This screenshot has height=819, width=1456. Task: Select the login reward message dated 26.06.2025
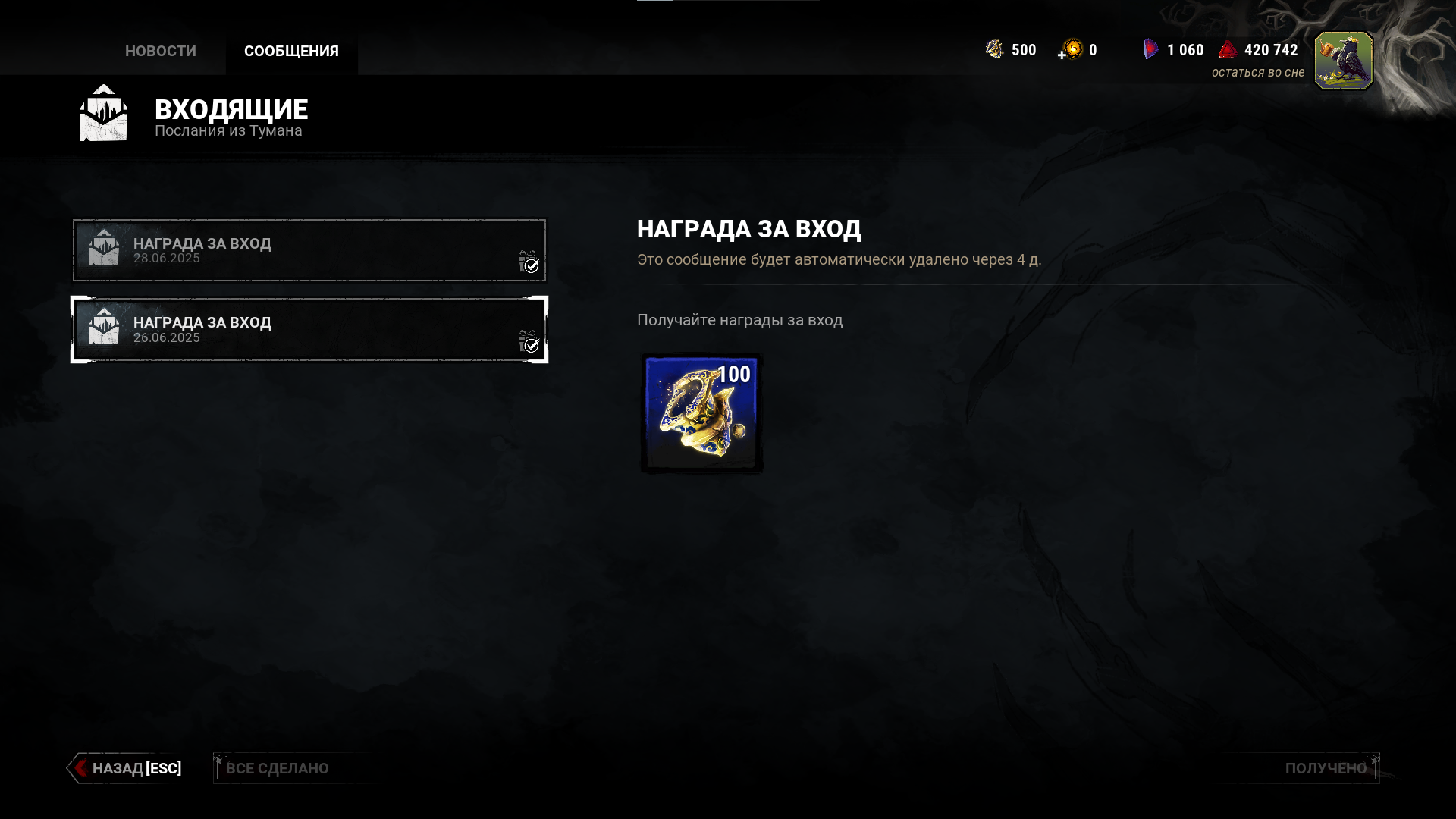click(309, 330)
